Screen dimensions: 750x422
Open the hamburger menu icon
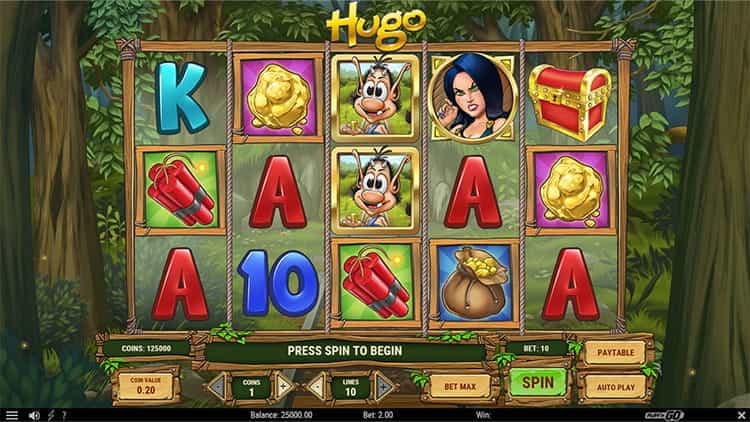[12, 415]
